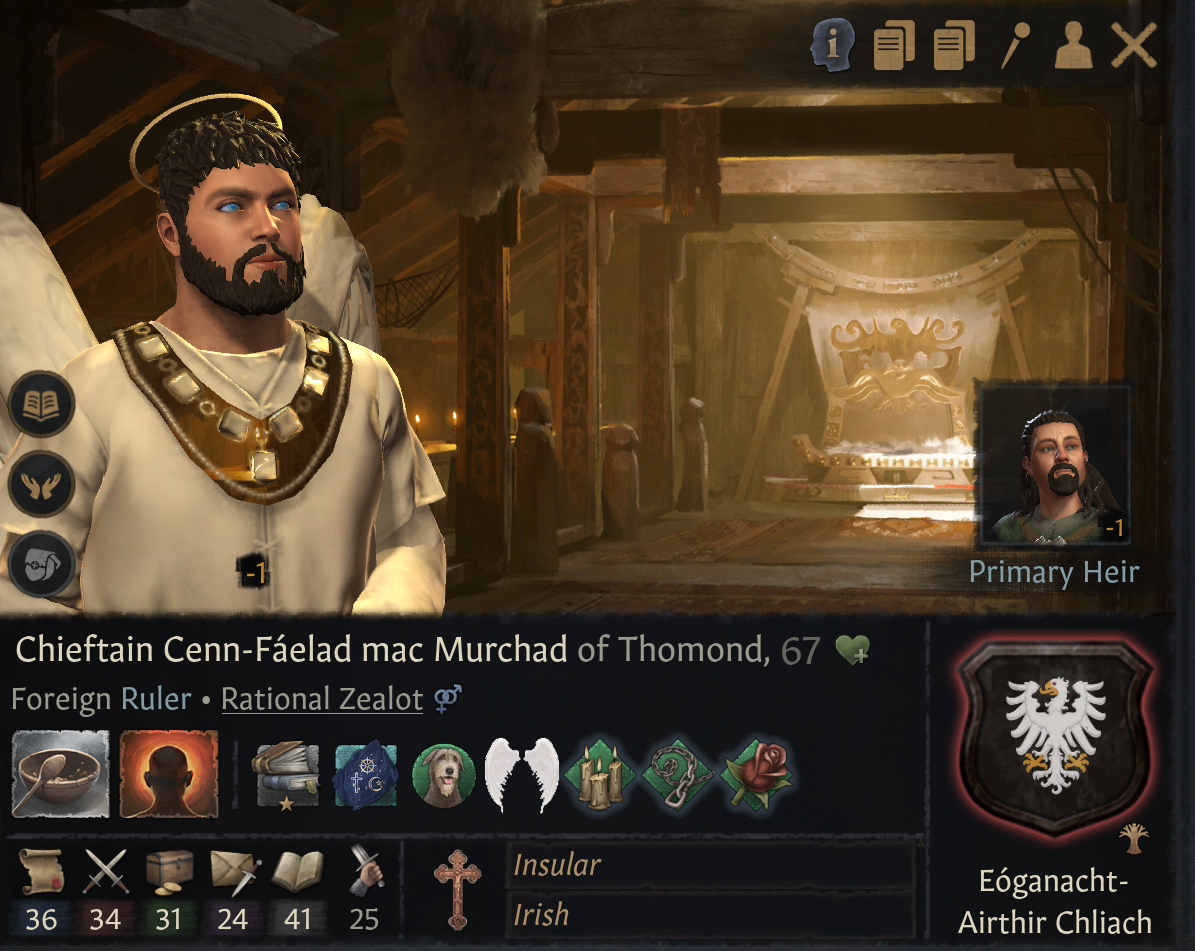Image resolution: width=1195 pixels, height=951 pixels.
Task: Click the blue info head icon
Action: click(x=832, y=47)
